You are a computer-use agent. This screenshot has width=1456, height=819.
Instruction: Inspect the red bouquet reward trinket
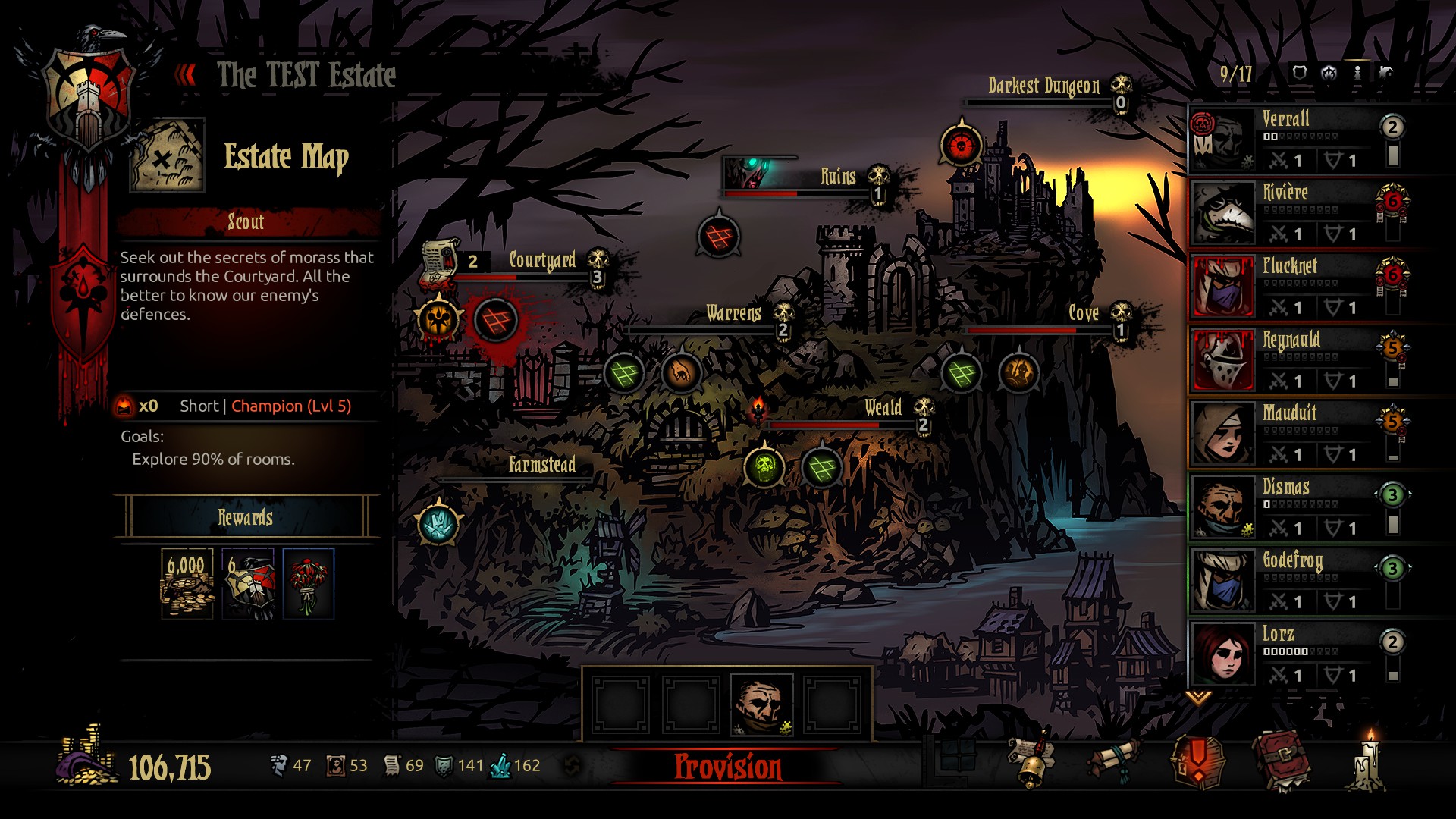(308, 584)
